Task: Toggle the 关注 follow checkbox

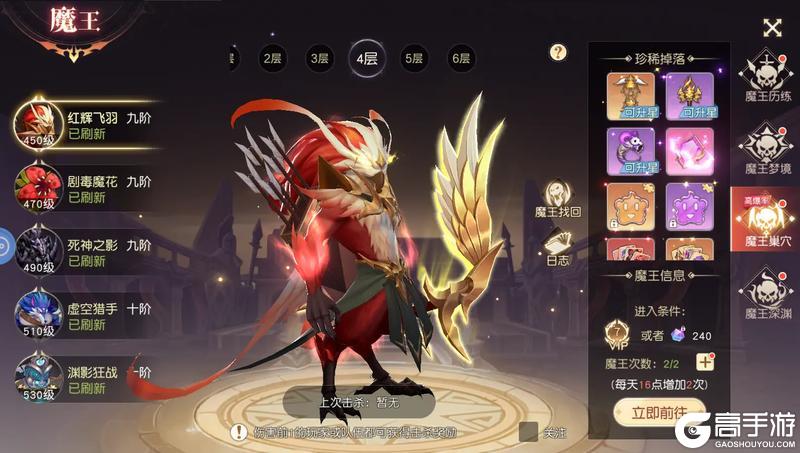Action: click(529, 431)
